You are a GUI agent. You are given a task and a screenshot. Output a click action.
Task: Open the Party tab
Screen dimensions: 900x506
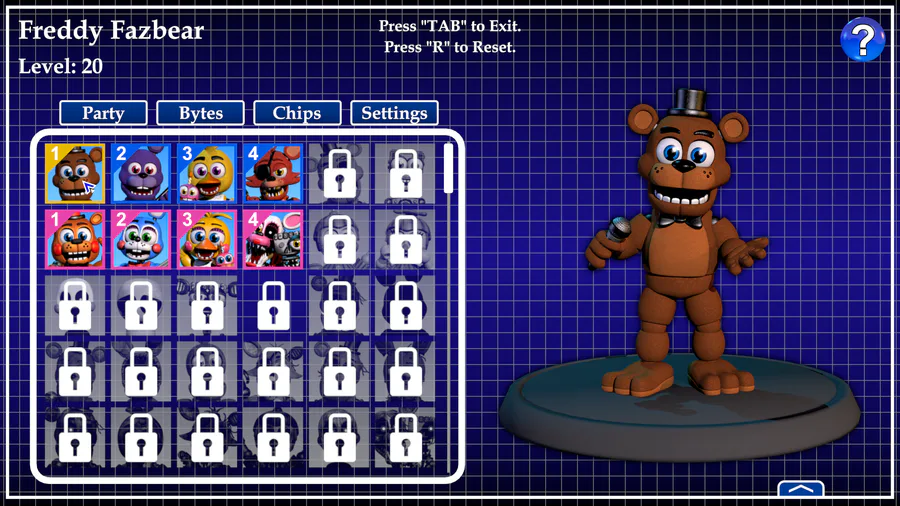click(x=103, y=113)
